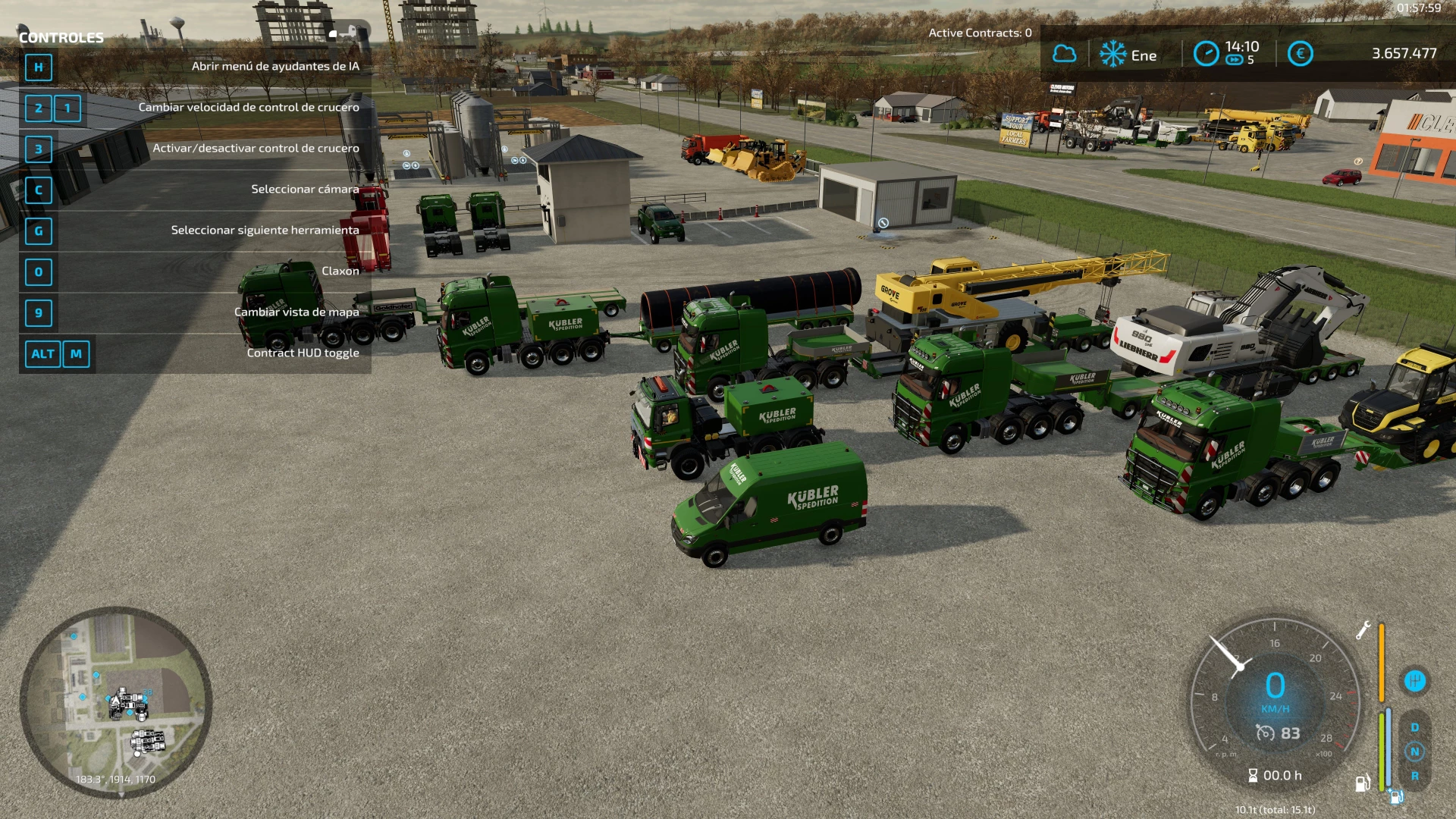This screenshot has width=1456, height=819.
Task: Click the game clock icon
Action: [x=1206, y=54]
